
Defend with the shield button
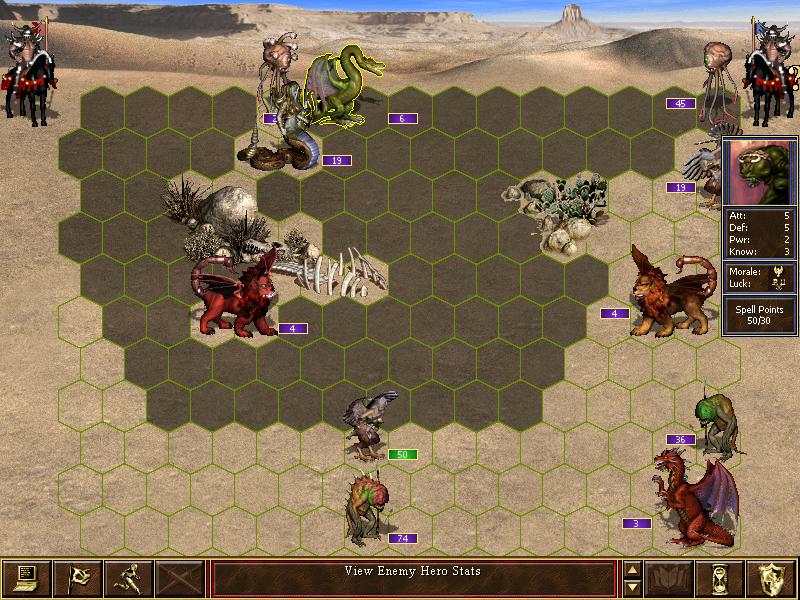(x=773, y=578)
